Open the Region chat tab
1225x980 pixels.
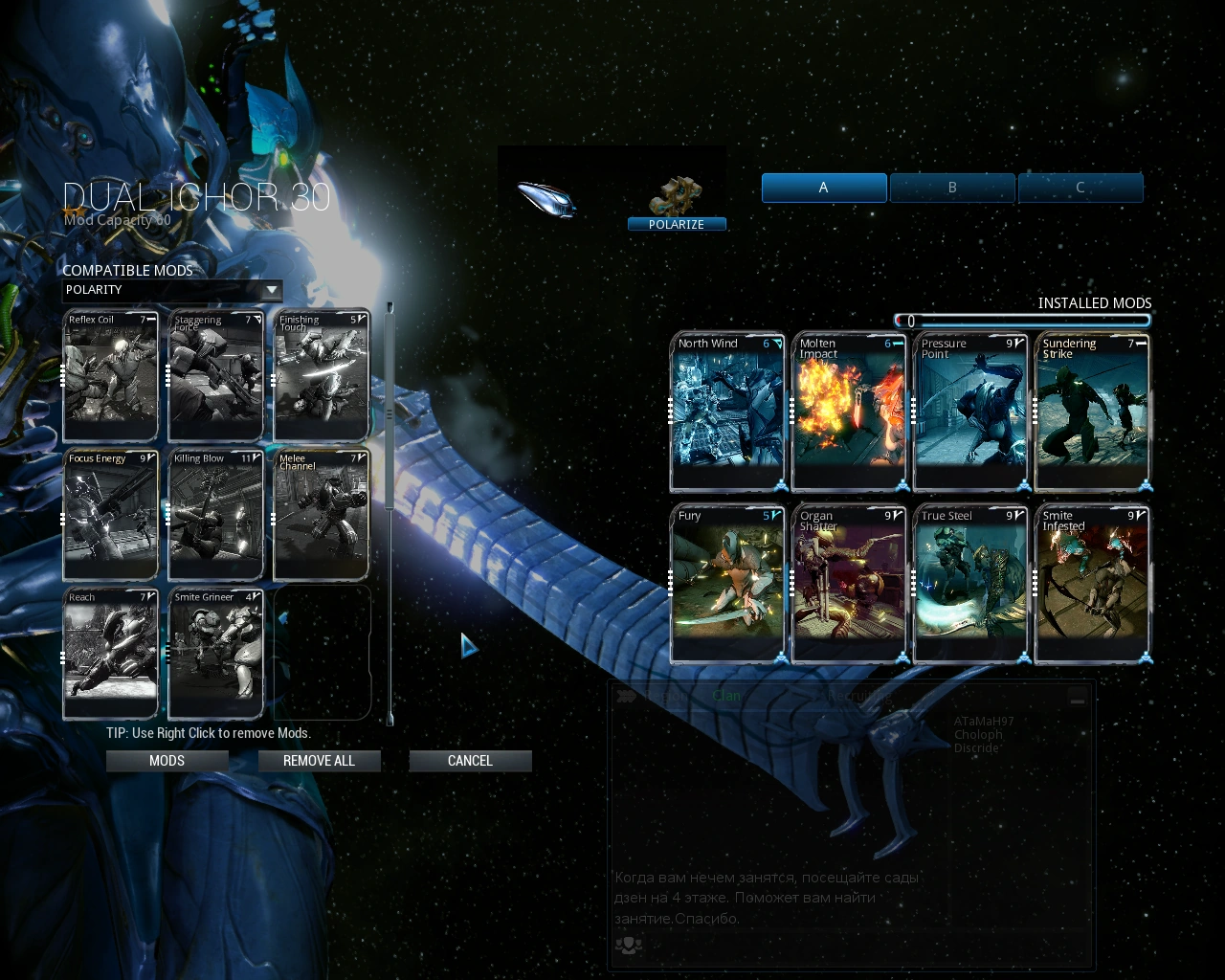665,696
